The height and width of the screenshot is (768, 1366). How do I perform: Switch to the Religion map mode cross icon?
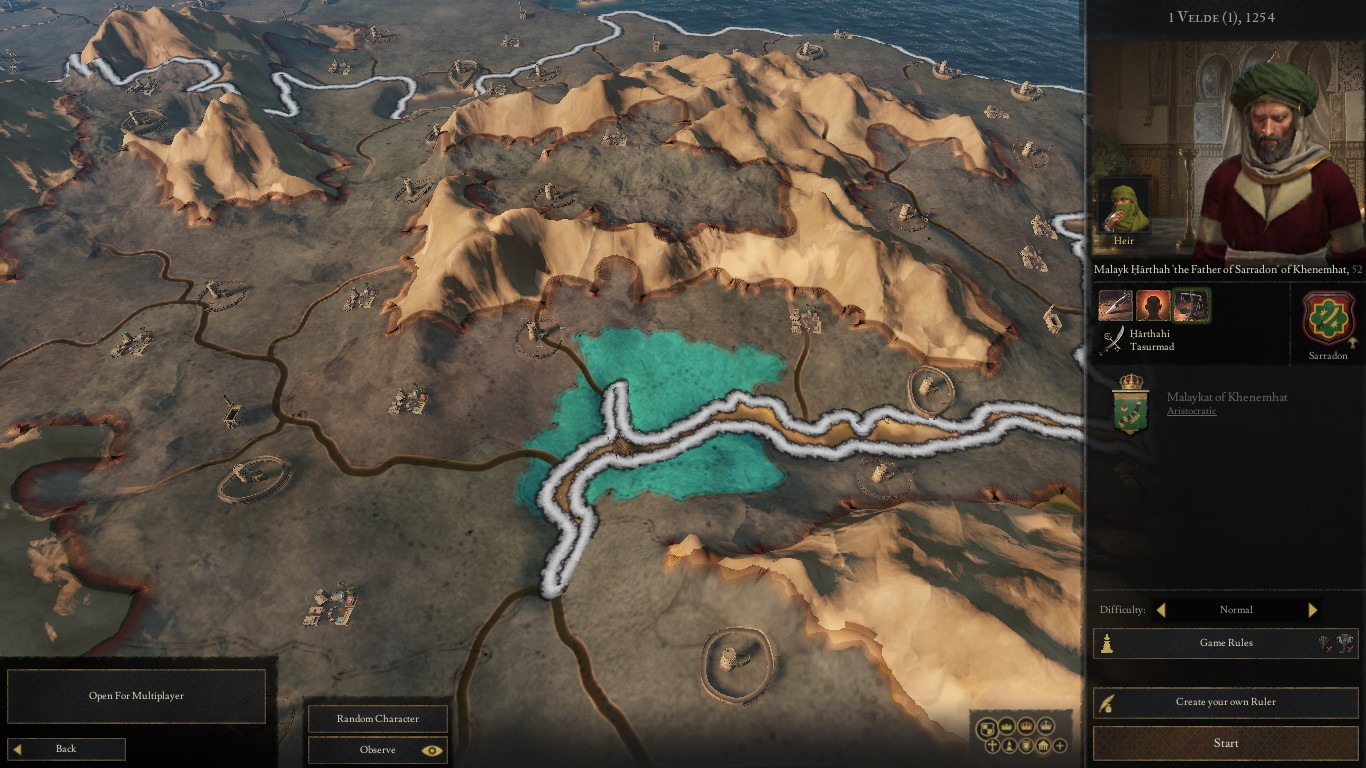click(992, 746)
